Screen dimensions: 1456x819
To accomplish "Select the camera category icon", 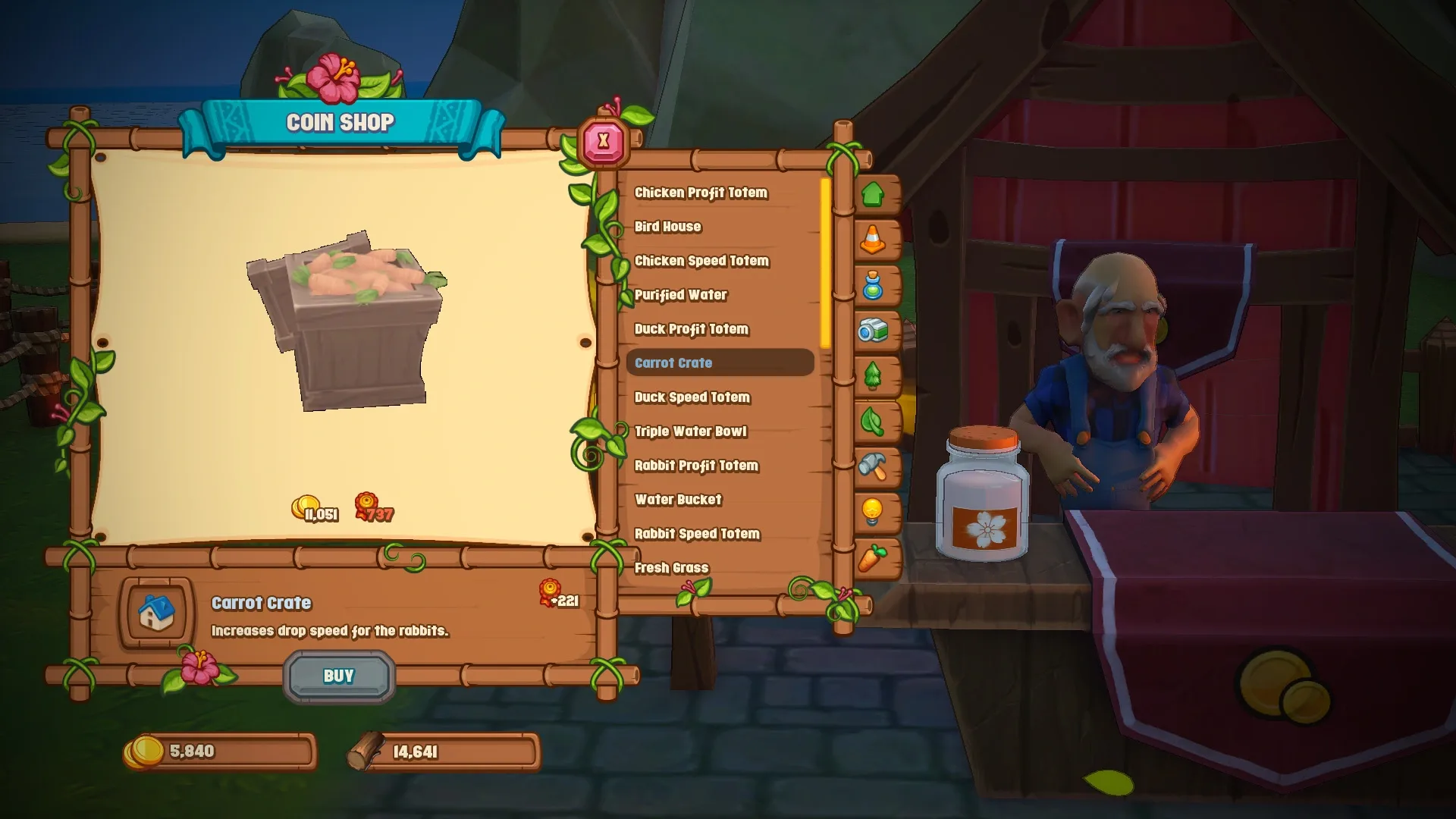I will 874,331.
